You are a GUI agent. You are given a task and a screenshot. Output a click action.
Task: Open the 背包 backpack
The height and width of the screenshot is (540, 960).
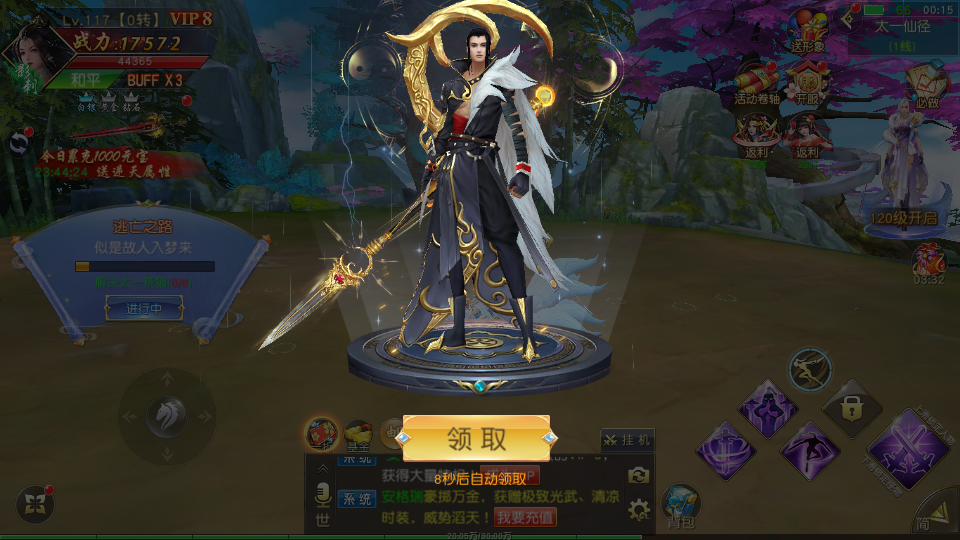(681, 506)
